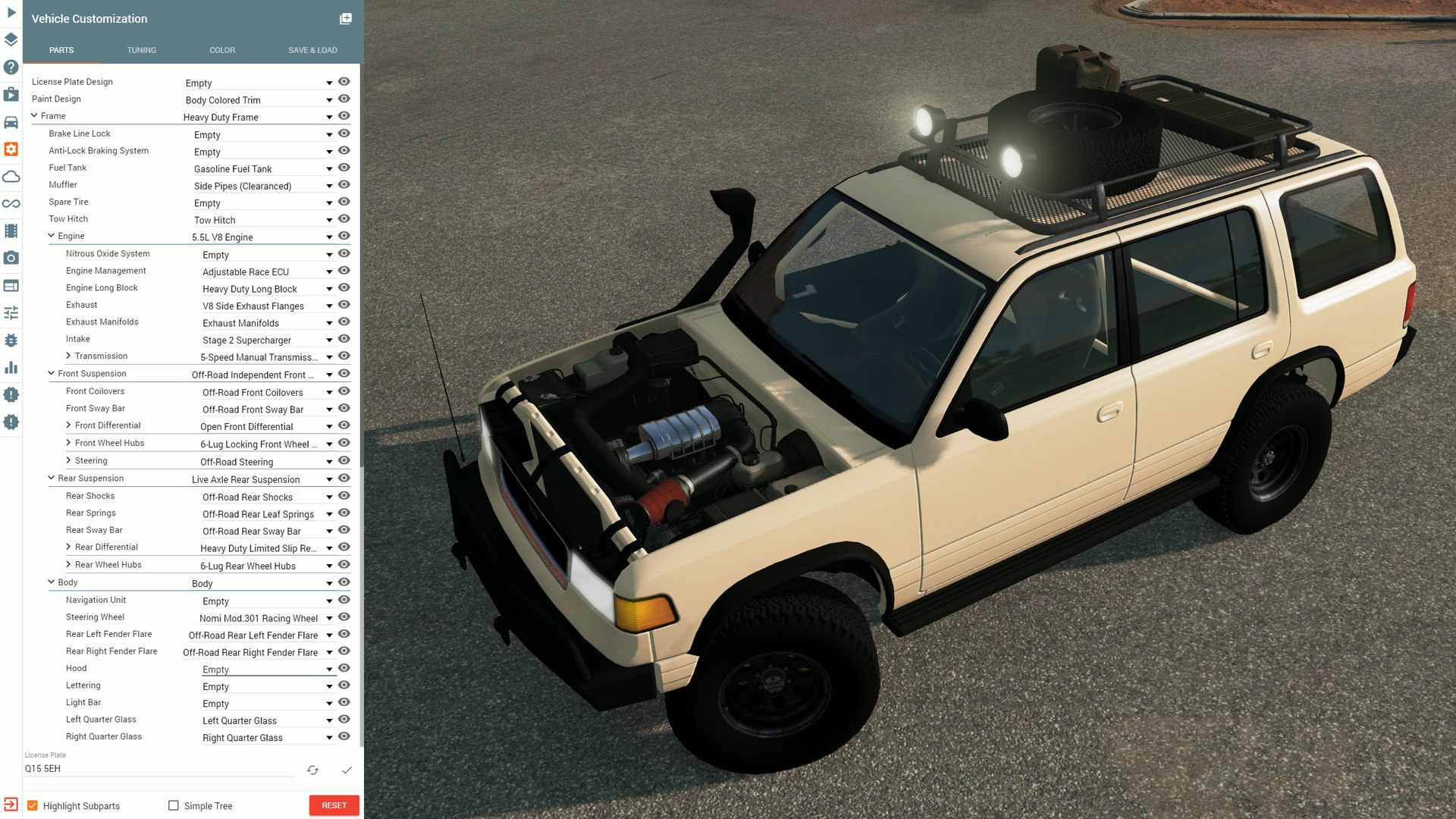
Task: Hide the Hood part with its eye toggle
Action: 344,668
